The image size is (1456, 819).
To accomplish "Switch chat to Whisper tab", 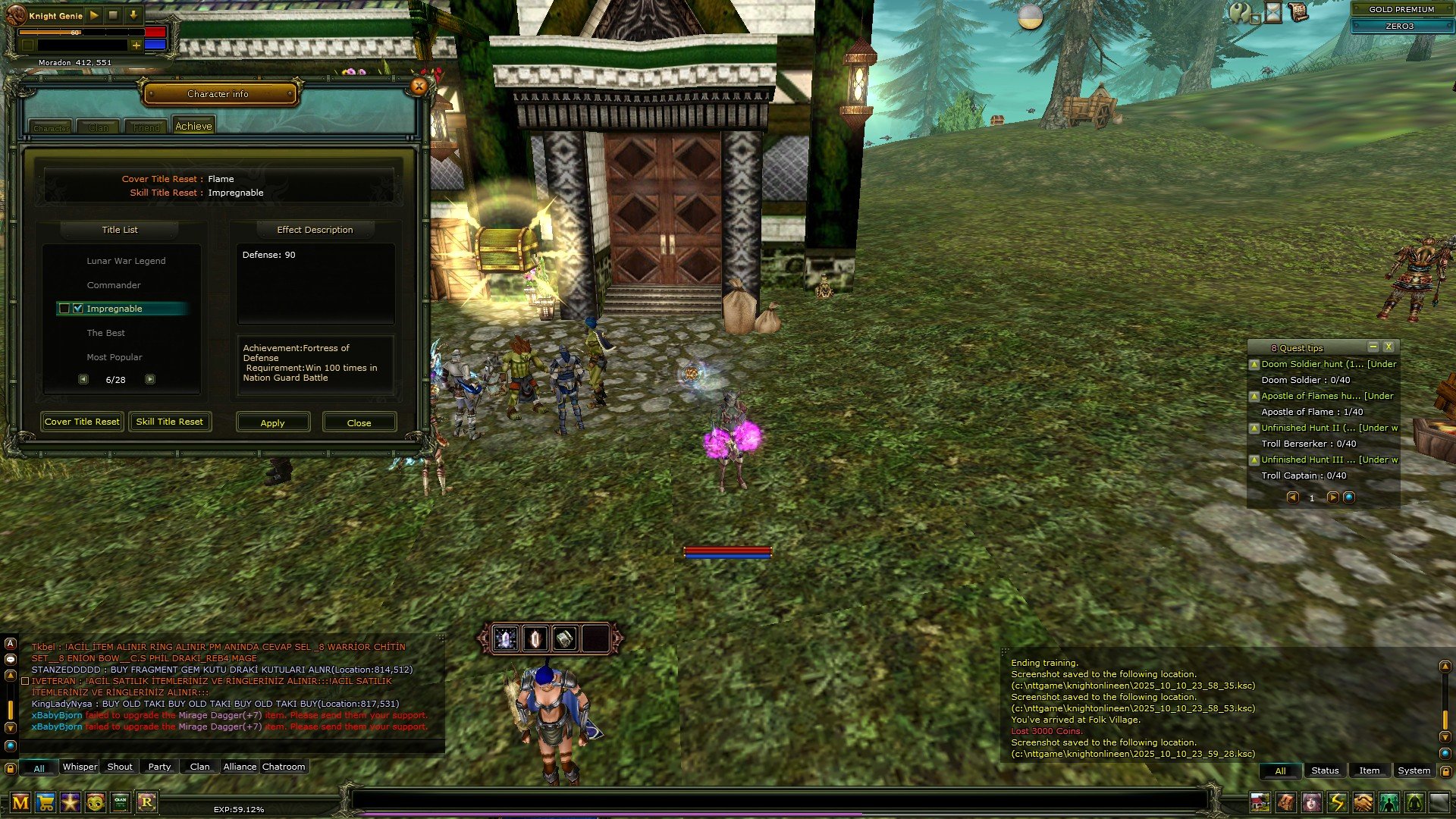I will 80,767.
